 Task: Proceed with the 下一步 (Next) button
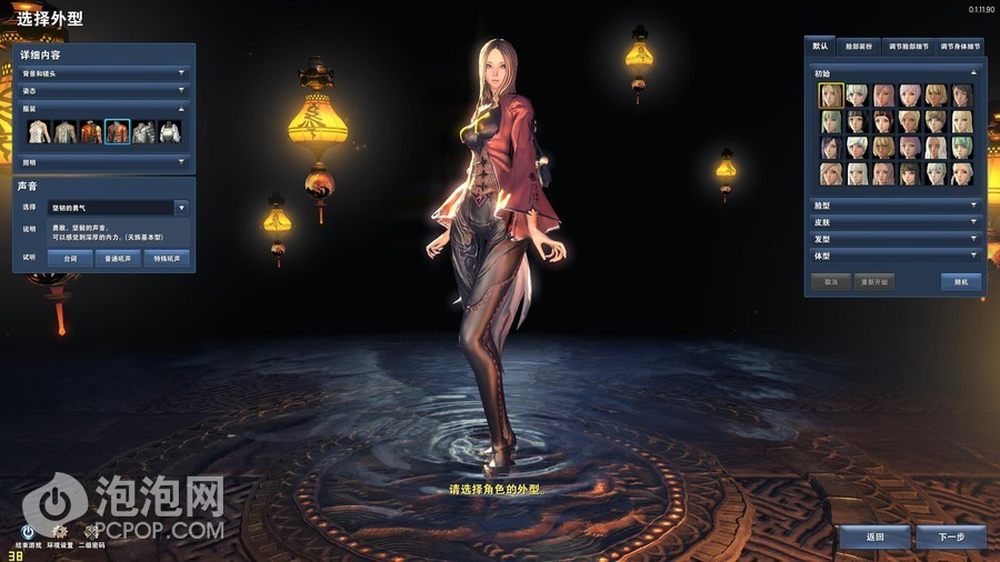950,537
